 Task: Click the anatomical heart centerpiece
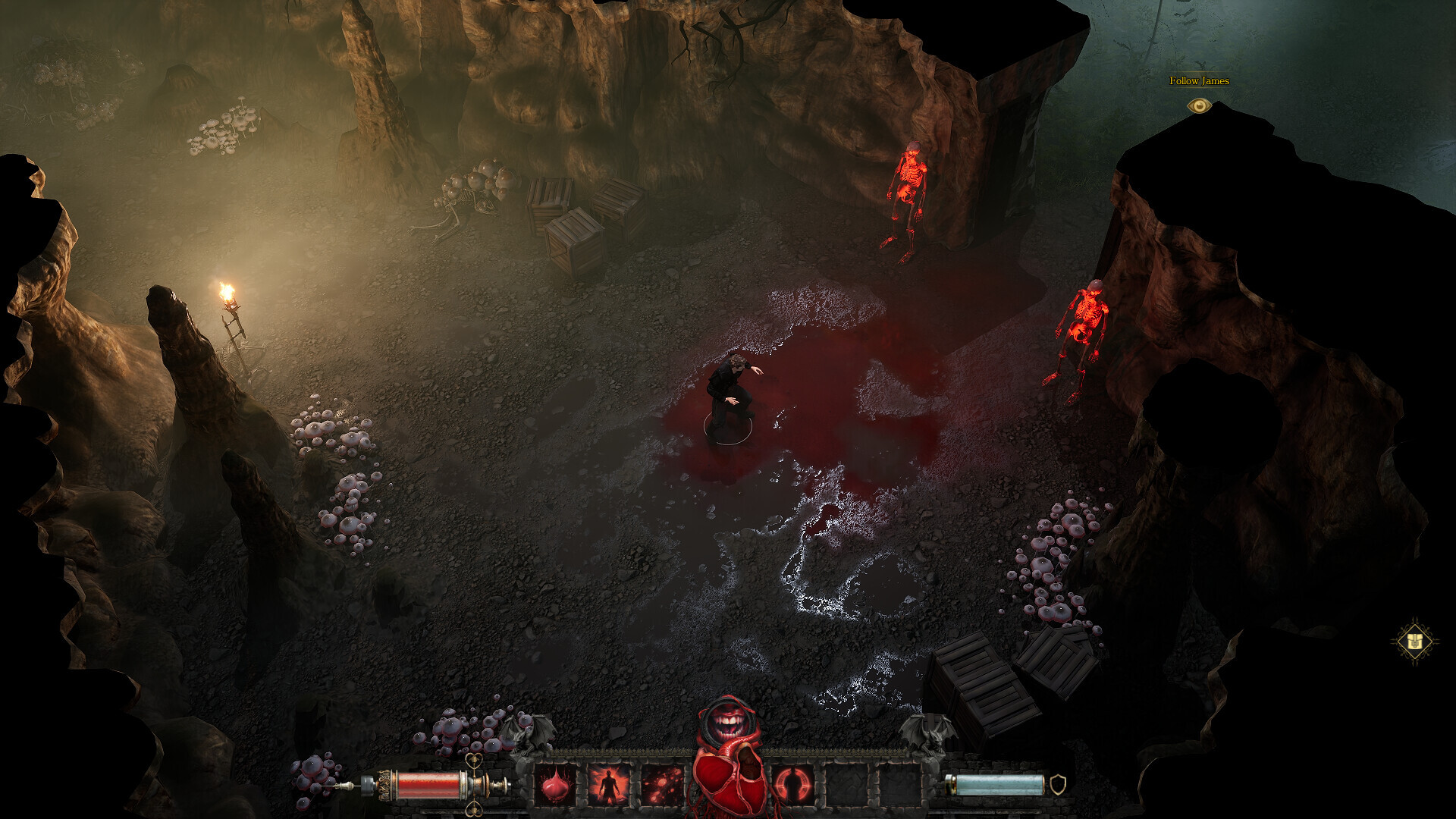click(x=730, y=781)
